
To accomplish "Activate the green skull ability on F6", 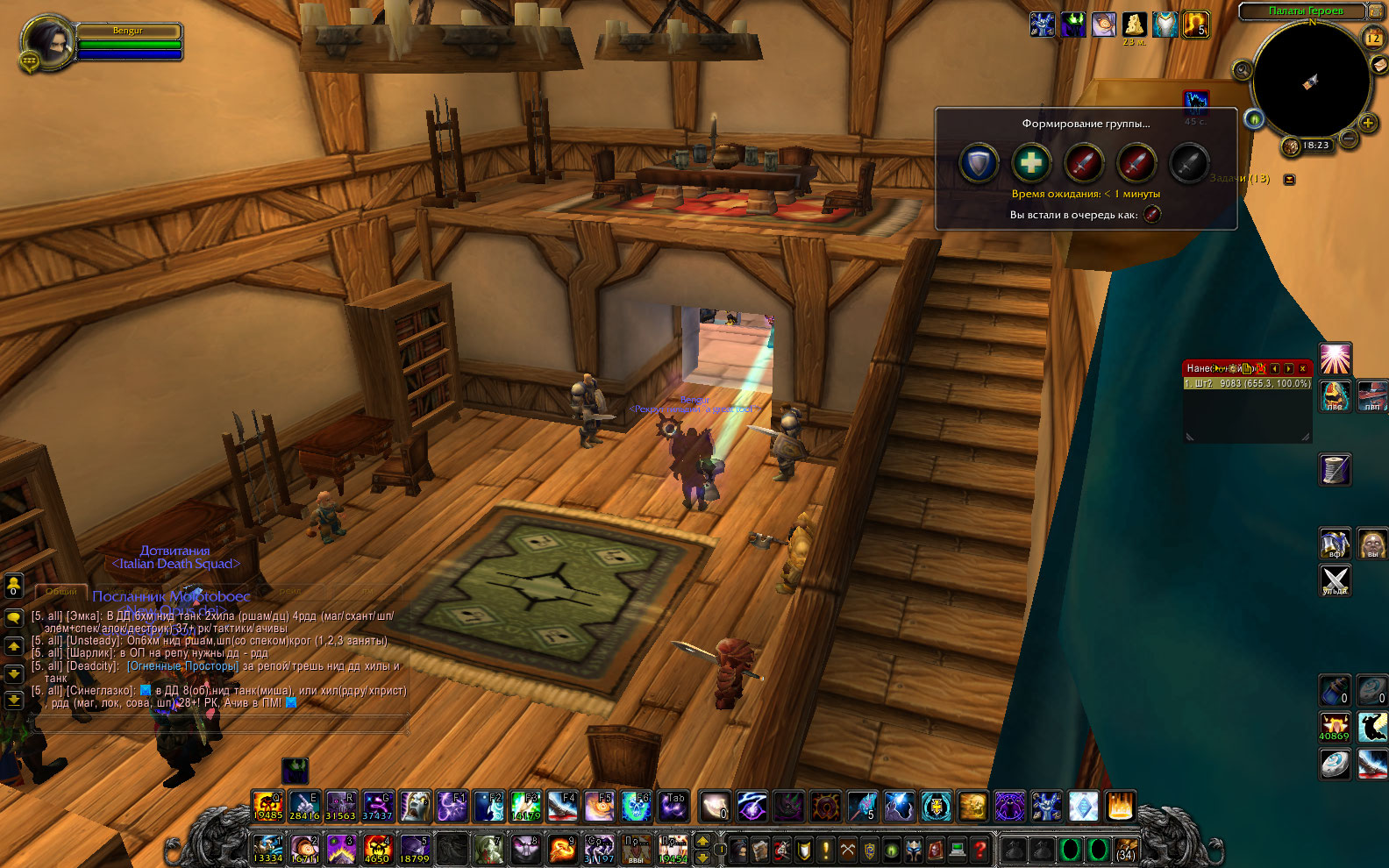I will click(x=636, y=806).
